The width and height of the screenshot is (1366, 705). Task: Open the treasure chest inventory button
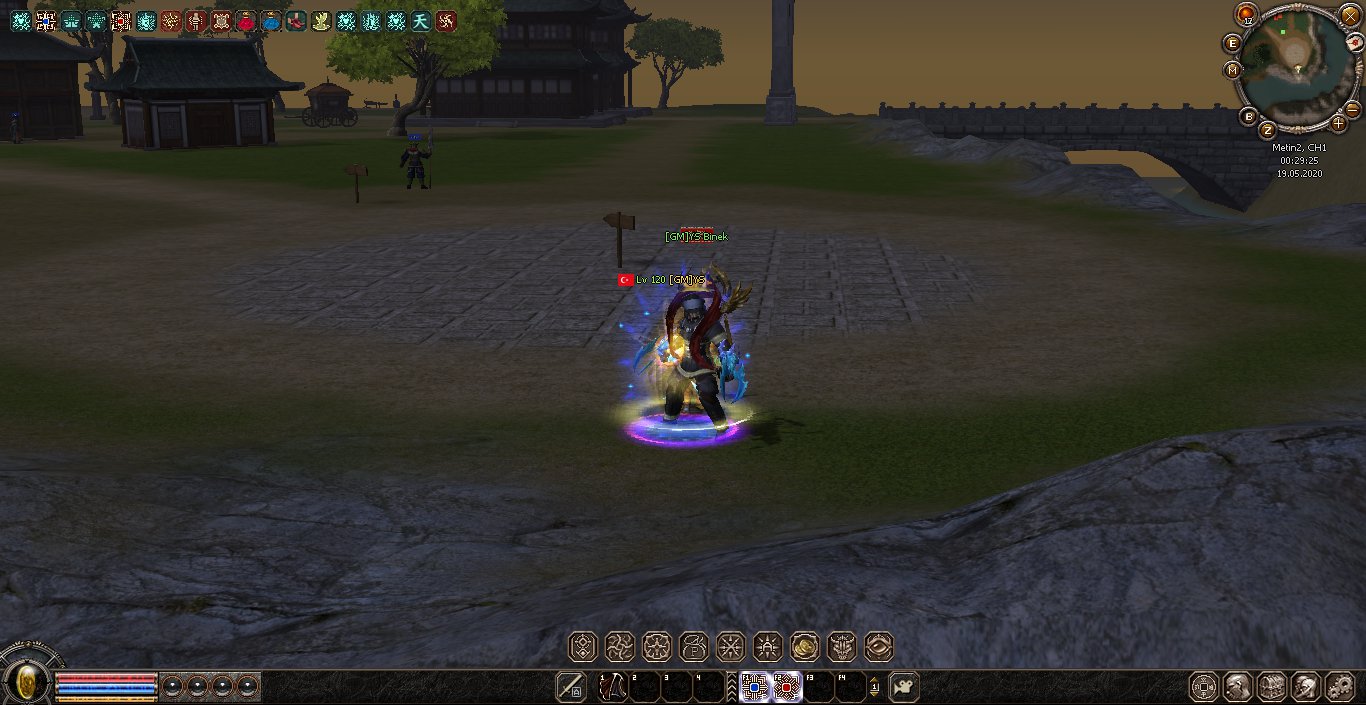pyautogui.click(x=1272, y=687)
